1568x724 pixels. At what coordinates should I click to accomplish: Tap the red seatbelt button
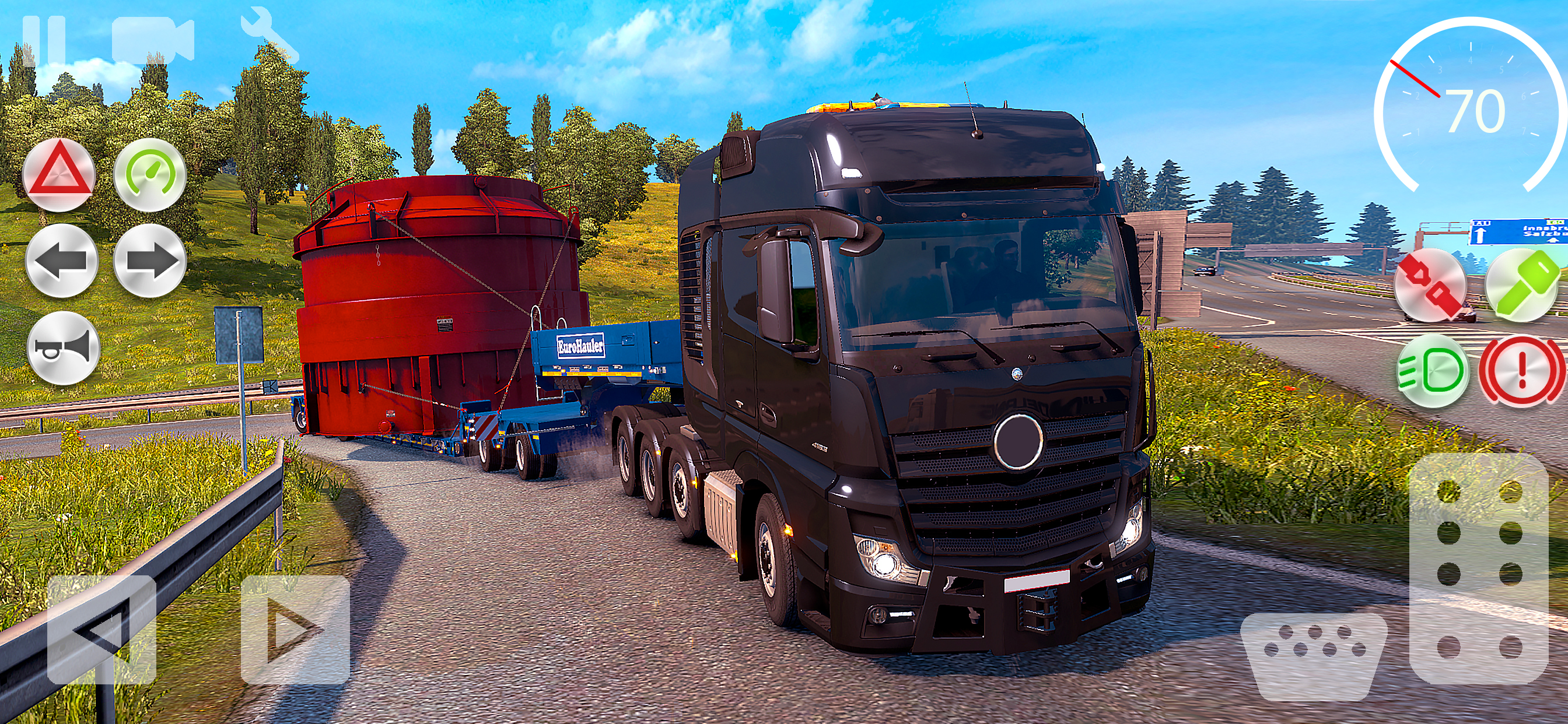pos(1431,284)
